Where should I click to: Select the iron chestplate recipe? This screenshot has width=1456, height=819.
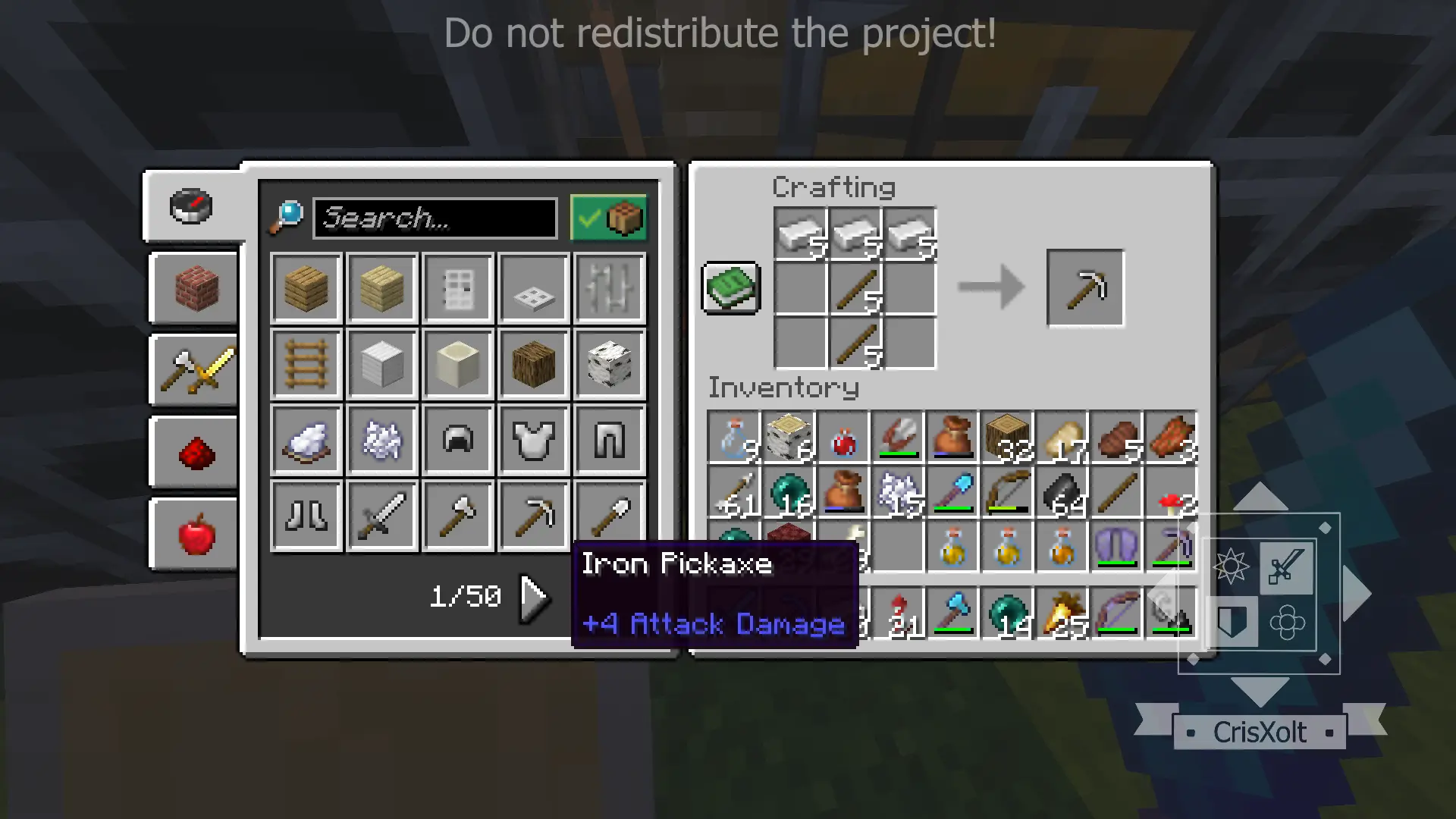(x=534, y=440)
